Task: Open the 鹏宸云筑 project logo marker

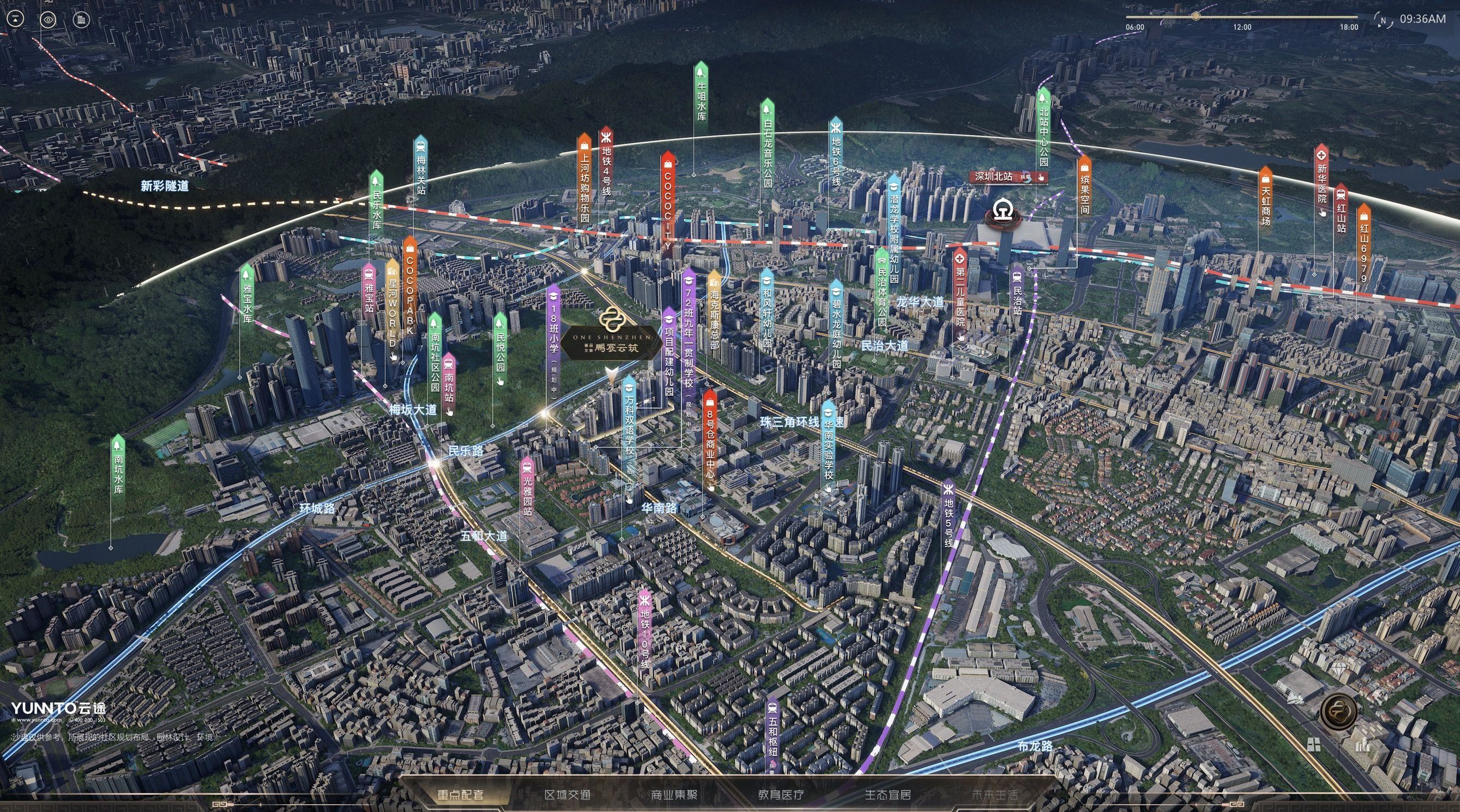Action: click(610, 339)
